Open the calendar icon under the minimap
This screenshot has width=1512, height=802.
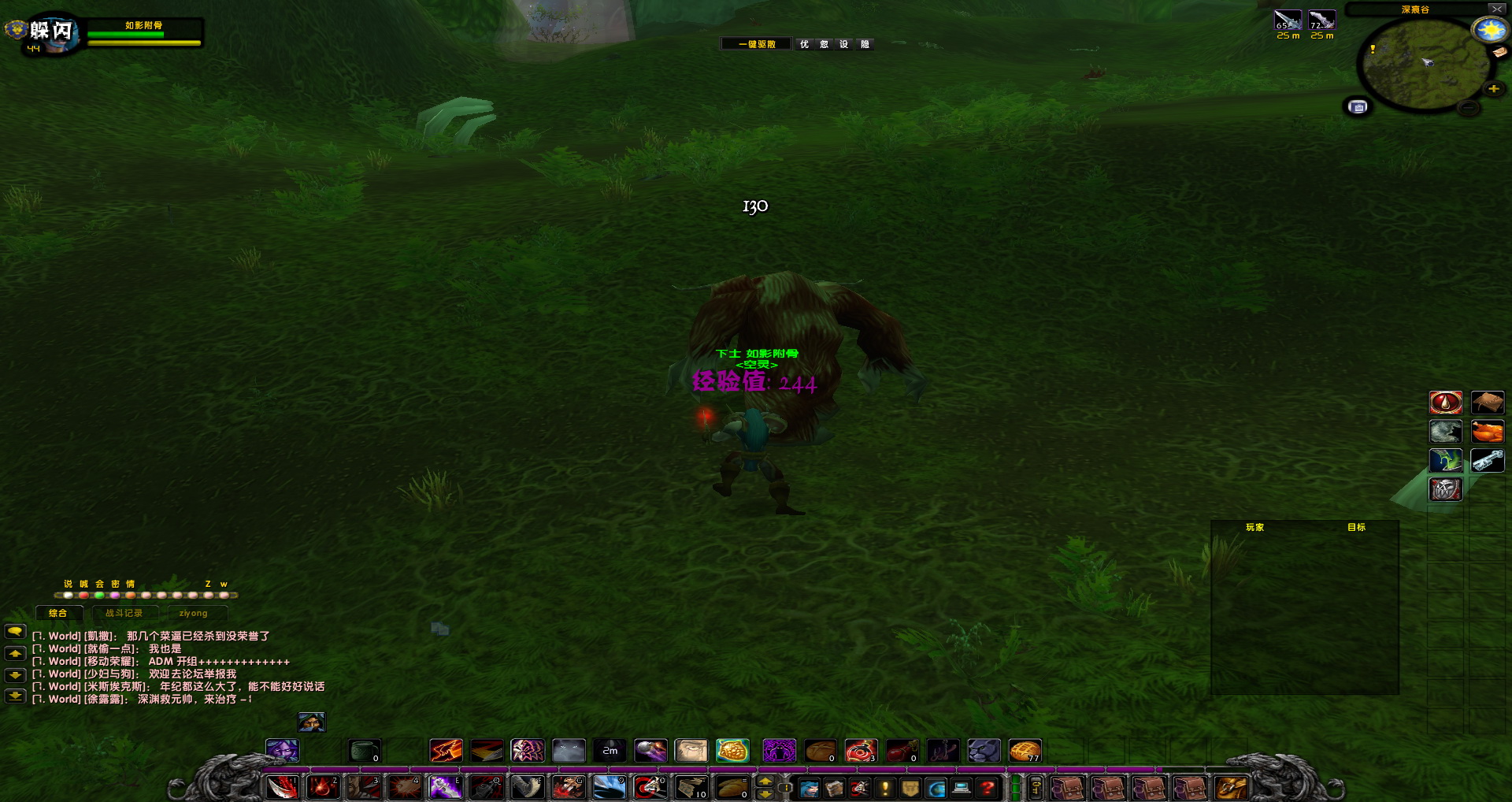(x=1358, y=107)
